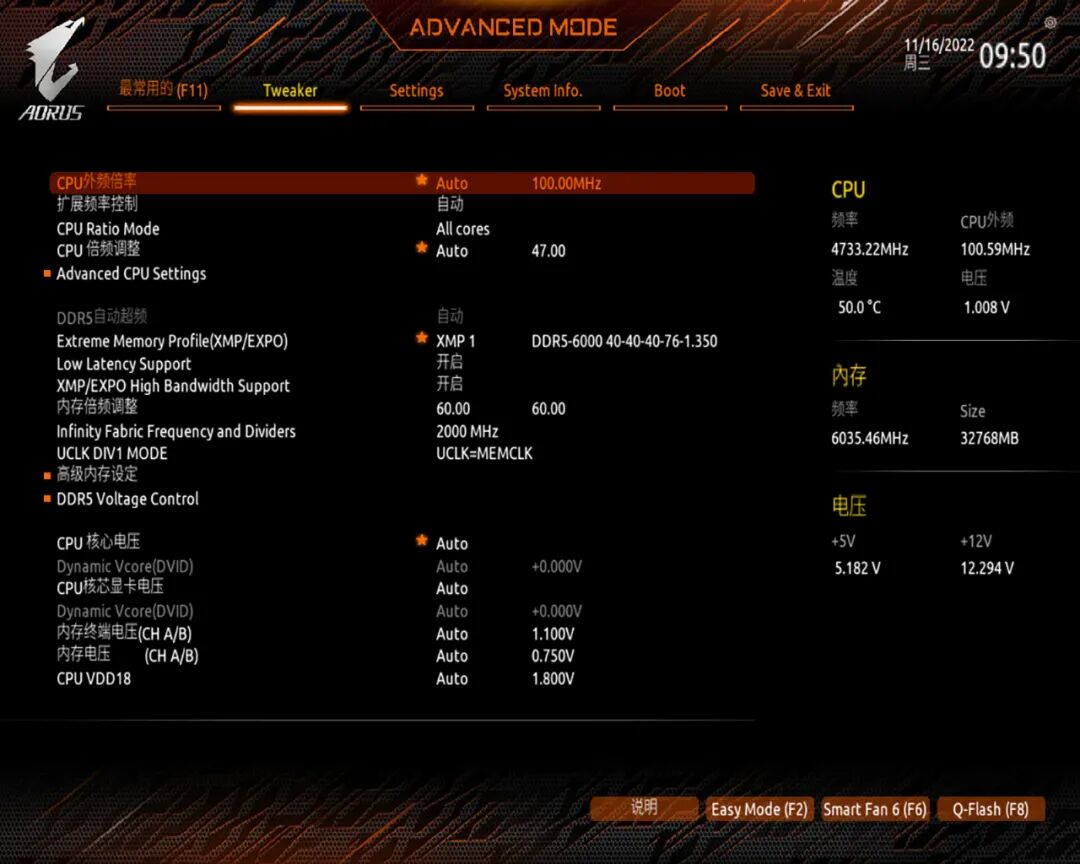Open Smart Fan 6 (F6)
Viewport: 1080px width, 864px height.
(875, 809)
